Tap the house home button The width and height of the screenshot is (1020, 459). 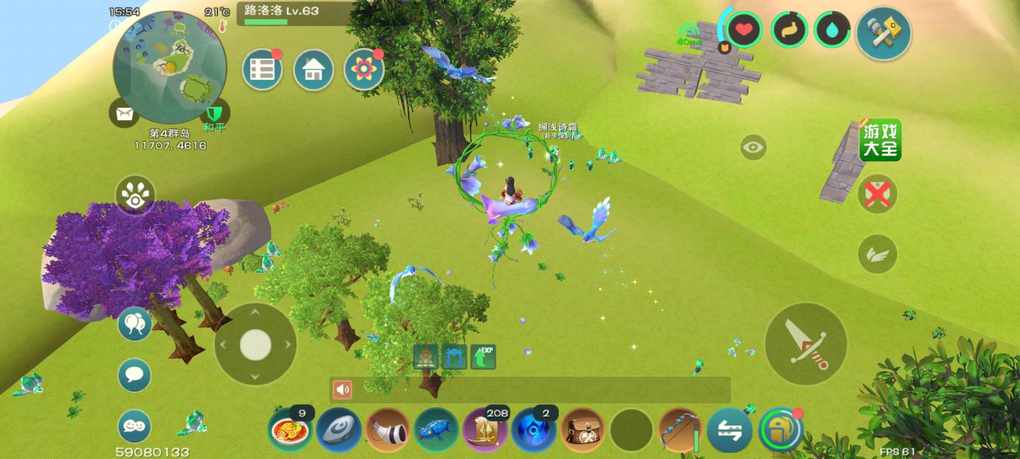[313, 70]
